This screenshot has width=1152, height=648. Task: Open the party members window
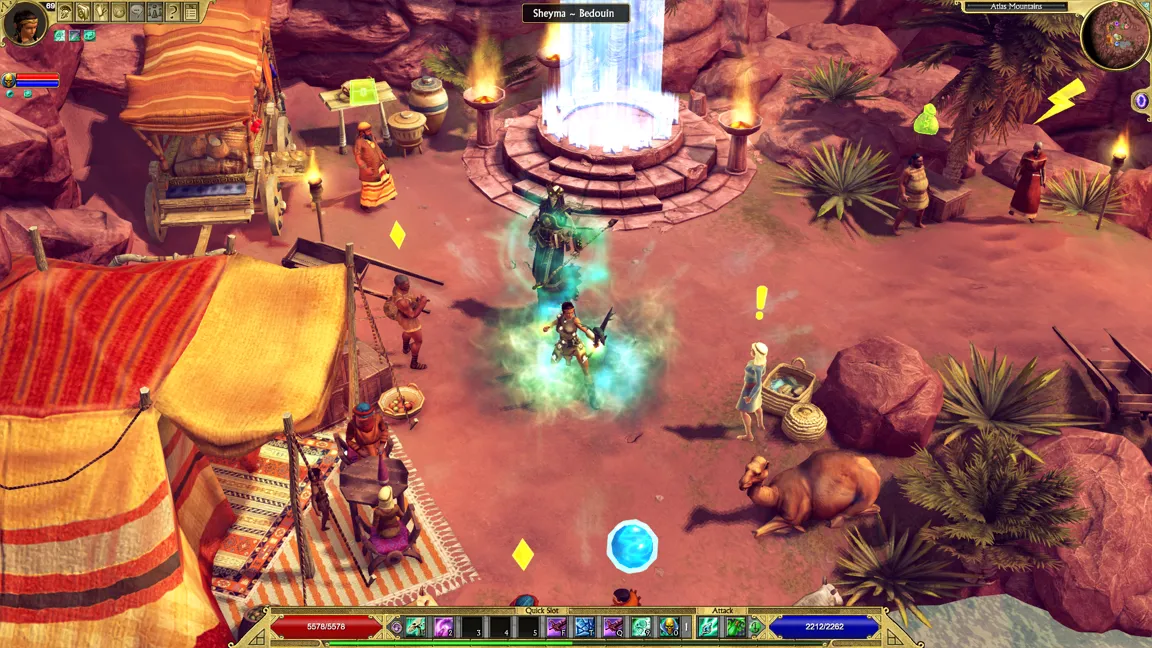(155, 12)
